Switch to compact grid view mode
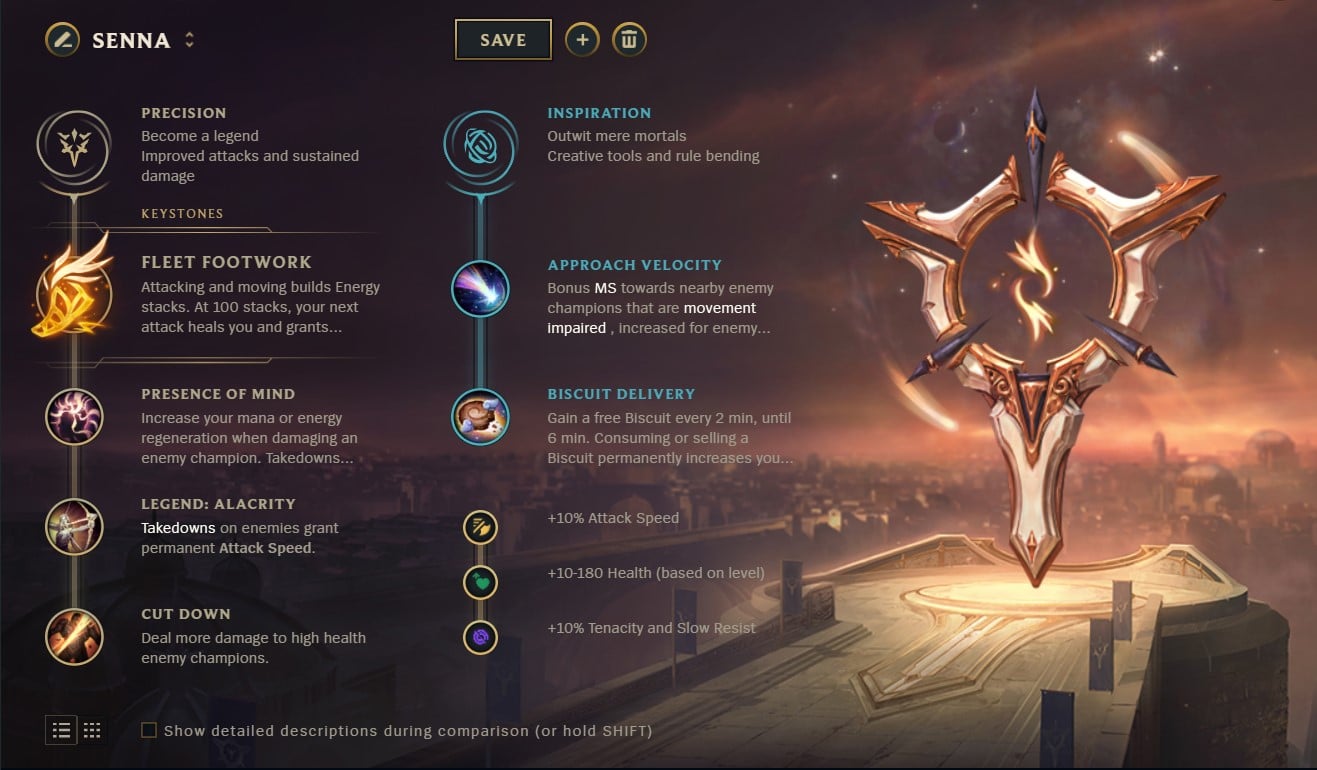The image size is (1317, 770). point(92,731)
